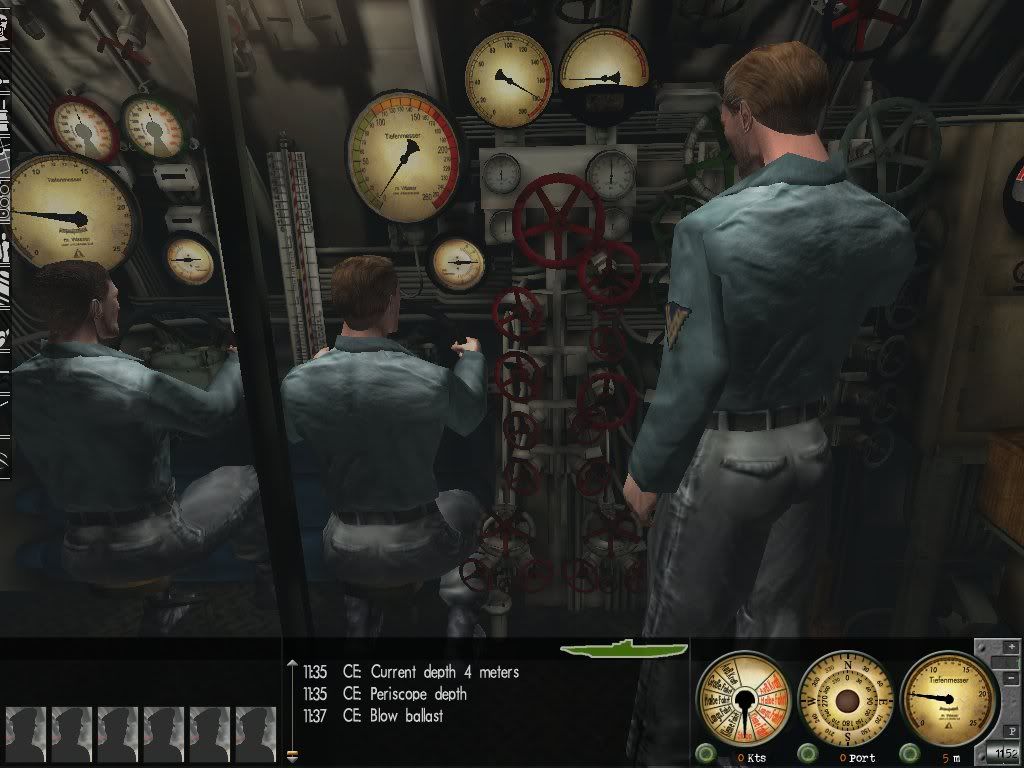Click the compass heading dial
This screenshot has width=1024, height=768.
coord(847,699)
